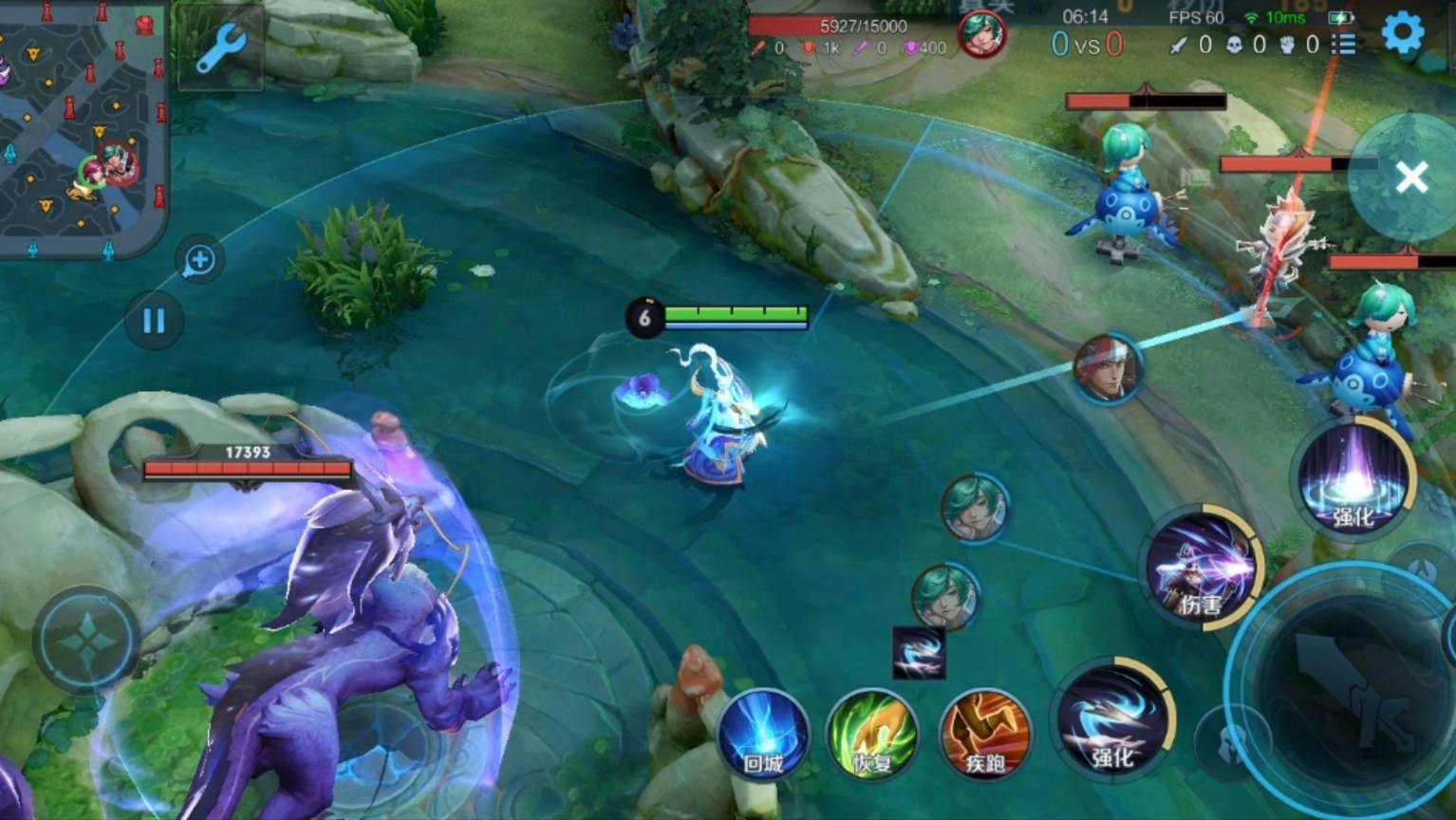The image size is (1456, 820).
Task: Open the battlefield minimap
Action: point(84,128)
